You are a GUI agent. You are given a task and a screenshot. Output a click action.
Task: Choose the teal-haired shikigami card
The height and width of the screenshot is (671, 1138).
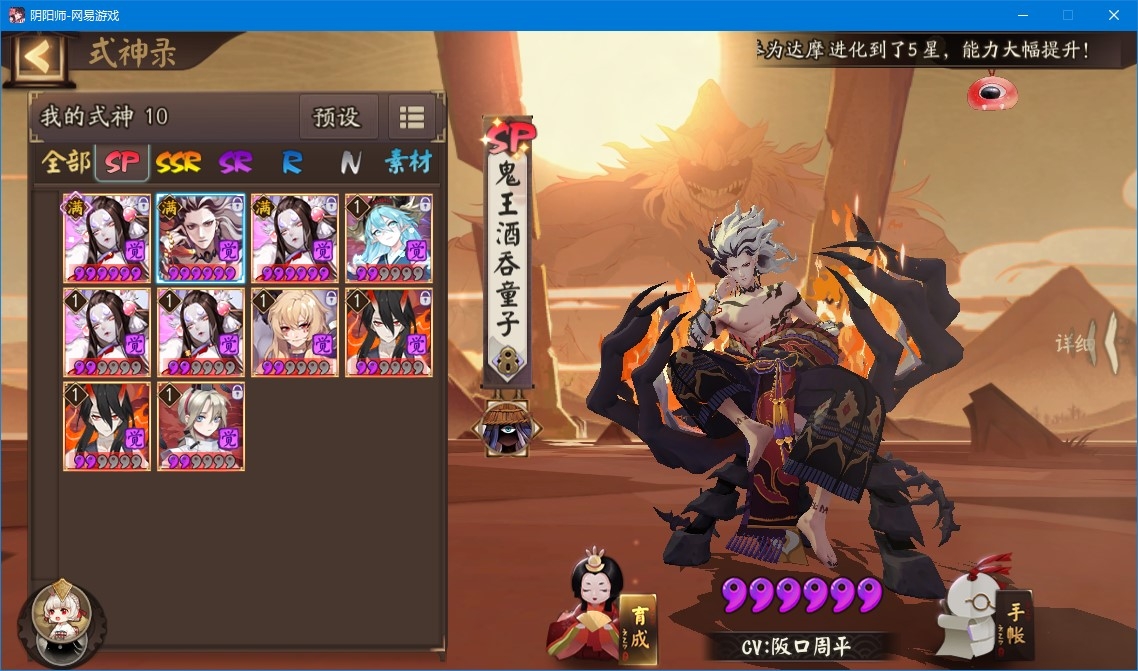[x=389, y=238]
